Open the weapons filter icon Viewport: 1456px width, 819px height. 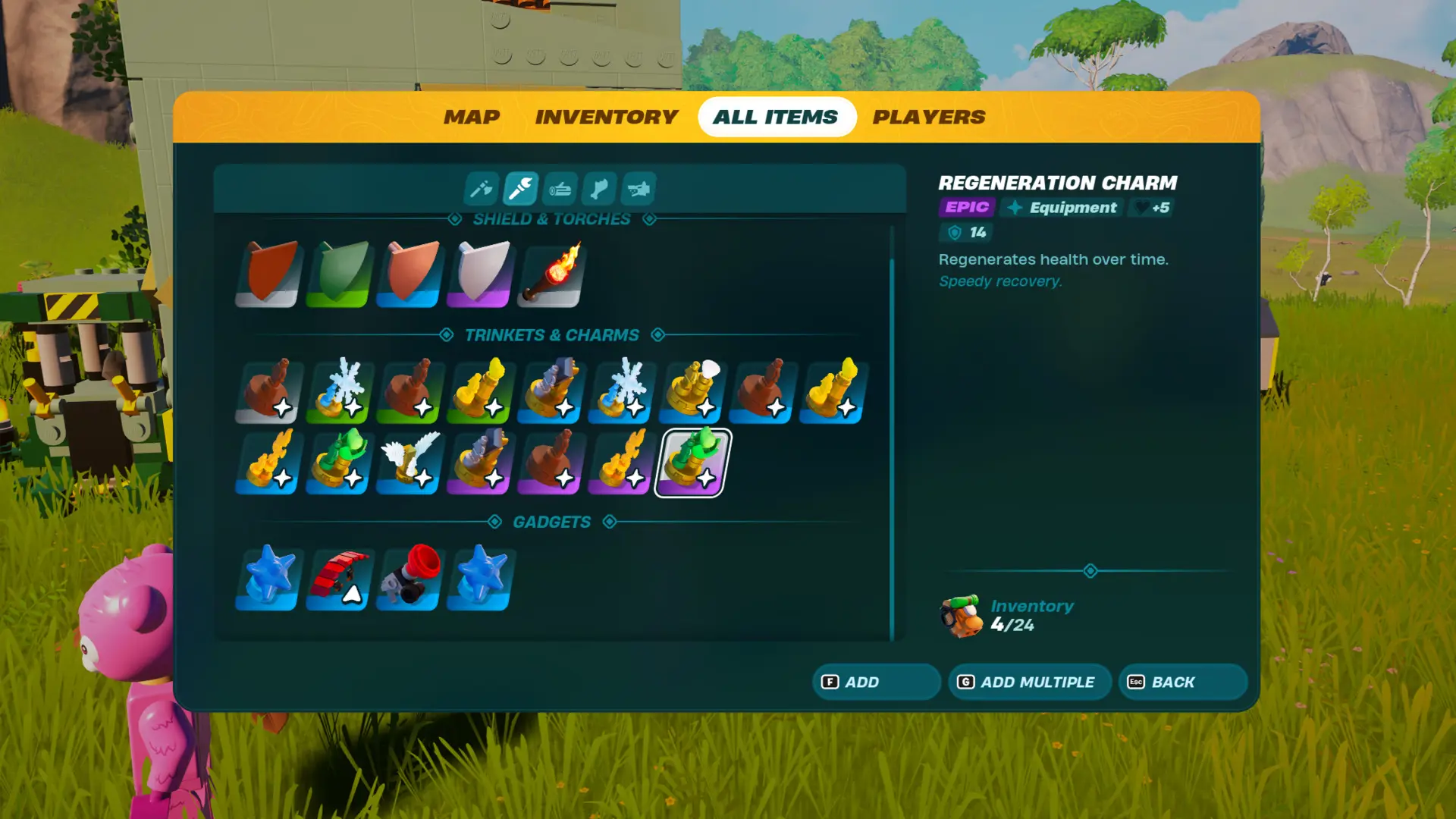coord(638,190)
